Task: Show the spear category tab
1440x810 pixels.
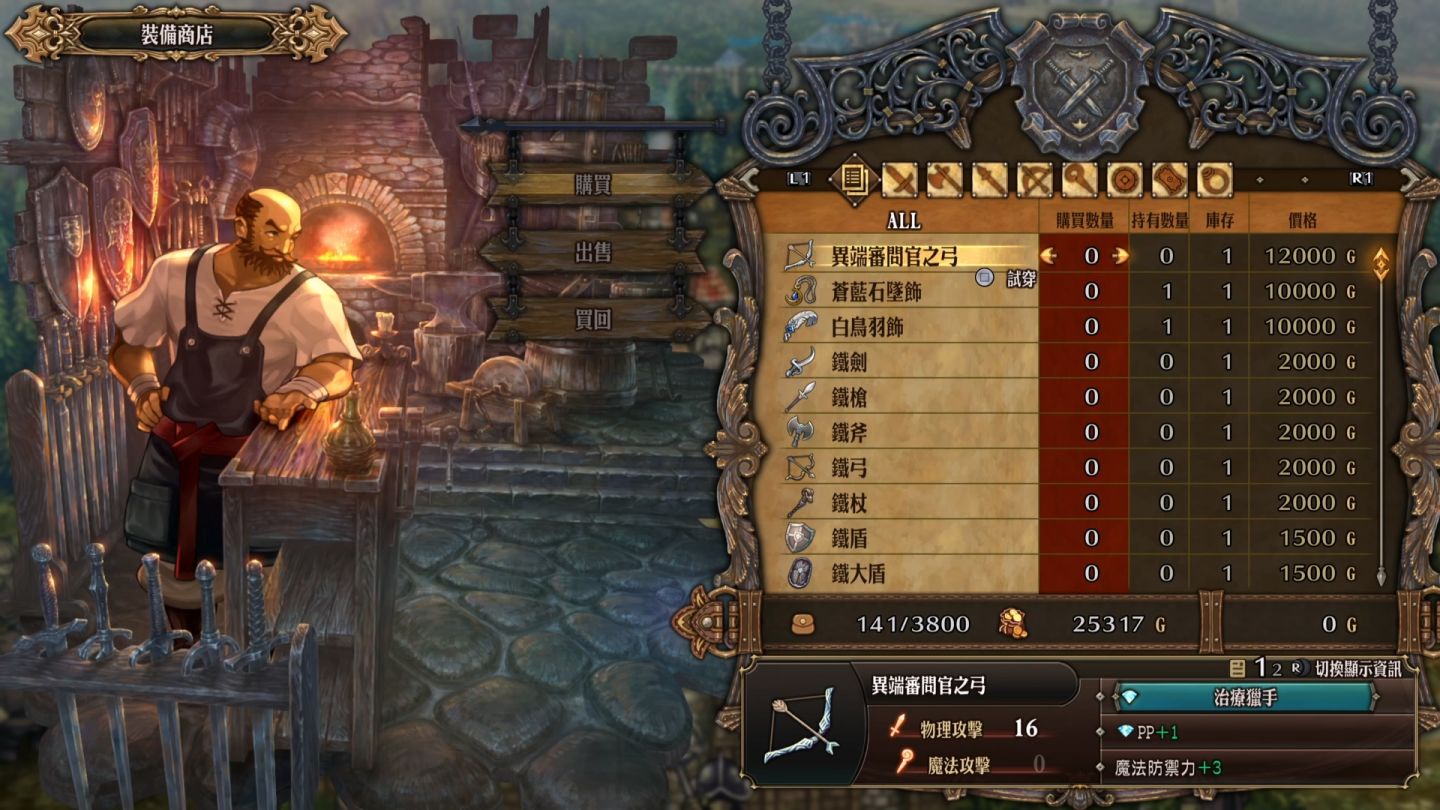Action: (x=989, y=180)
